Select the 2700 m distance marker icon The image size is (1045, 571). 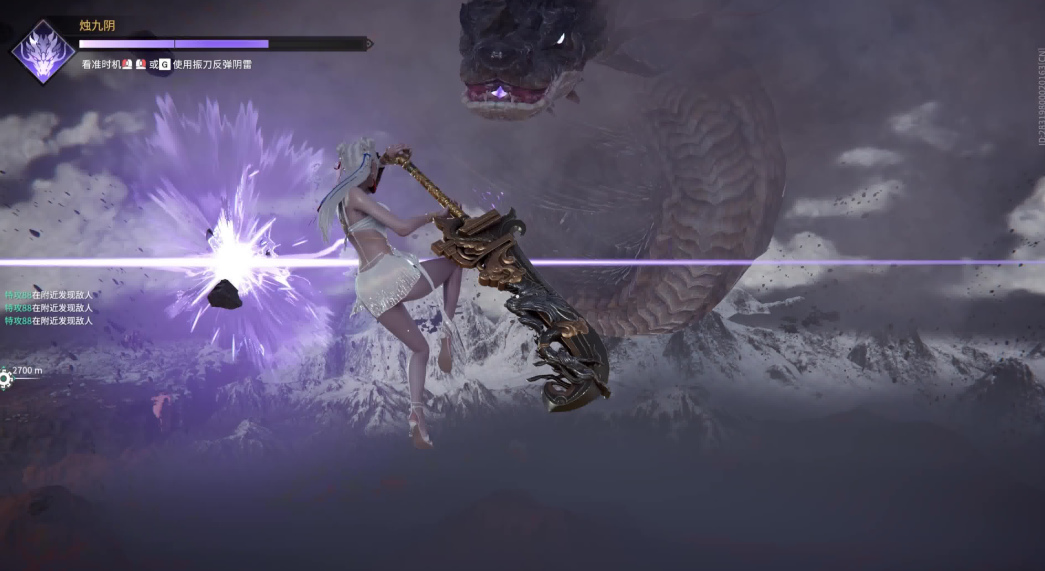[x=5, y=378]
